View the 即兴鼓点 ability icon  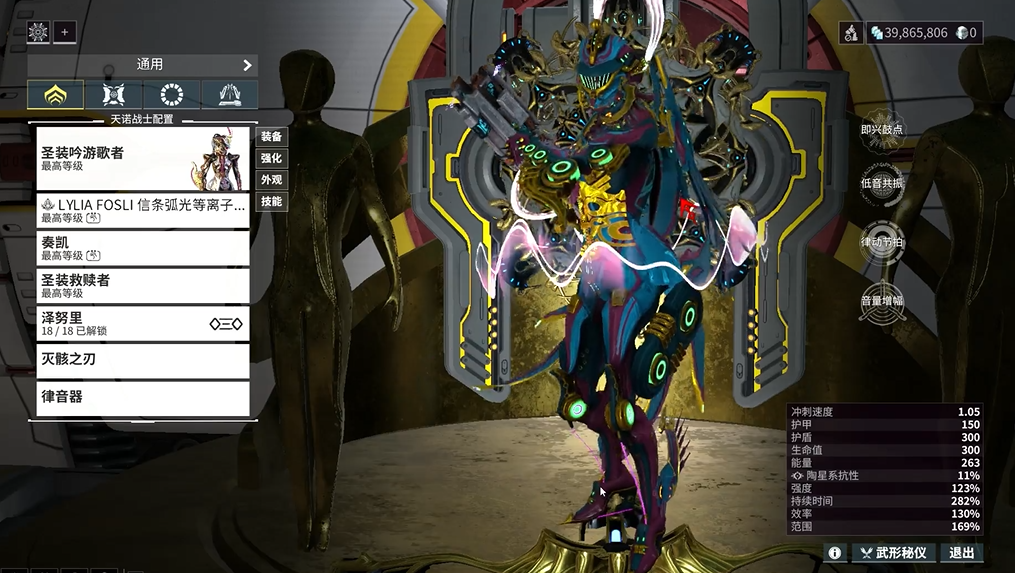[883, 131]
